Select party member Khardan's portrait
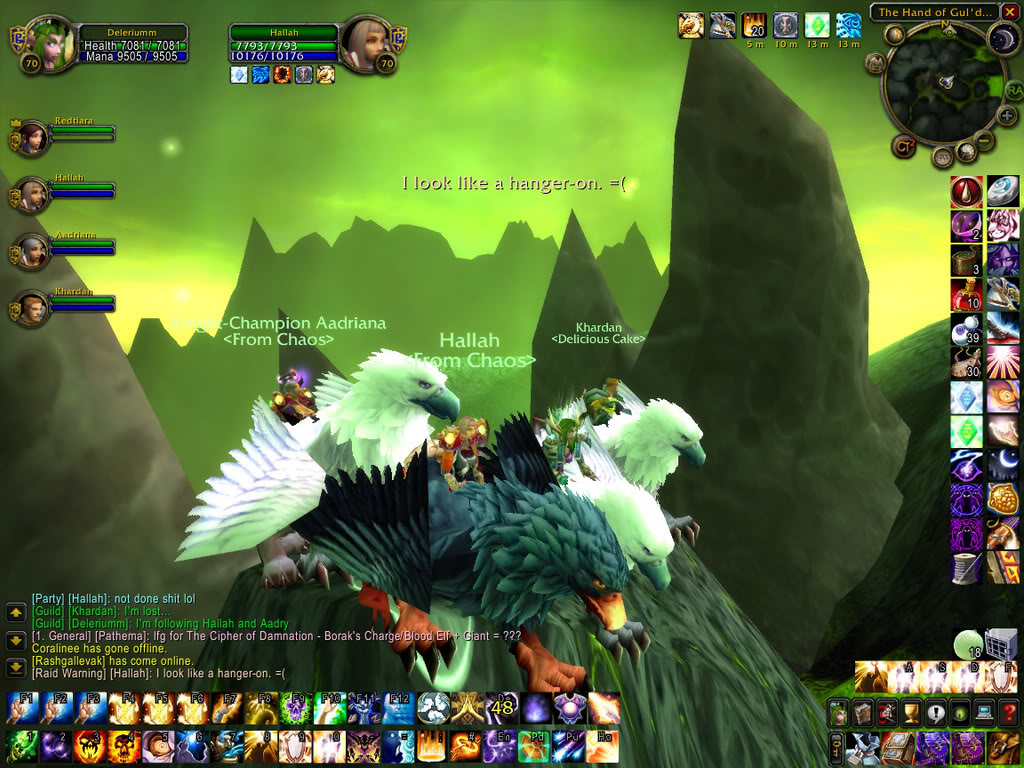 click(x=32, y=309)
